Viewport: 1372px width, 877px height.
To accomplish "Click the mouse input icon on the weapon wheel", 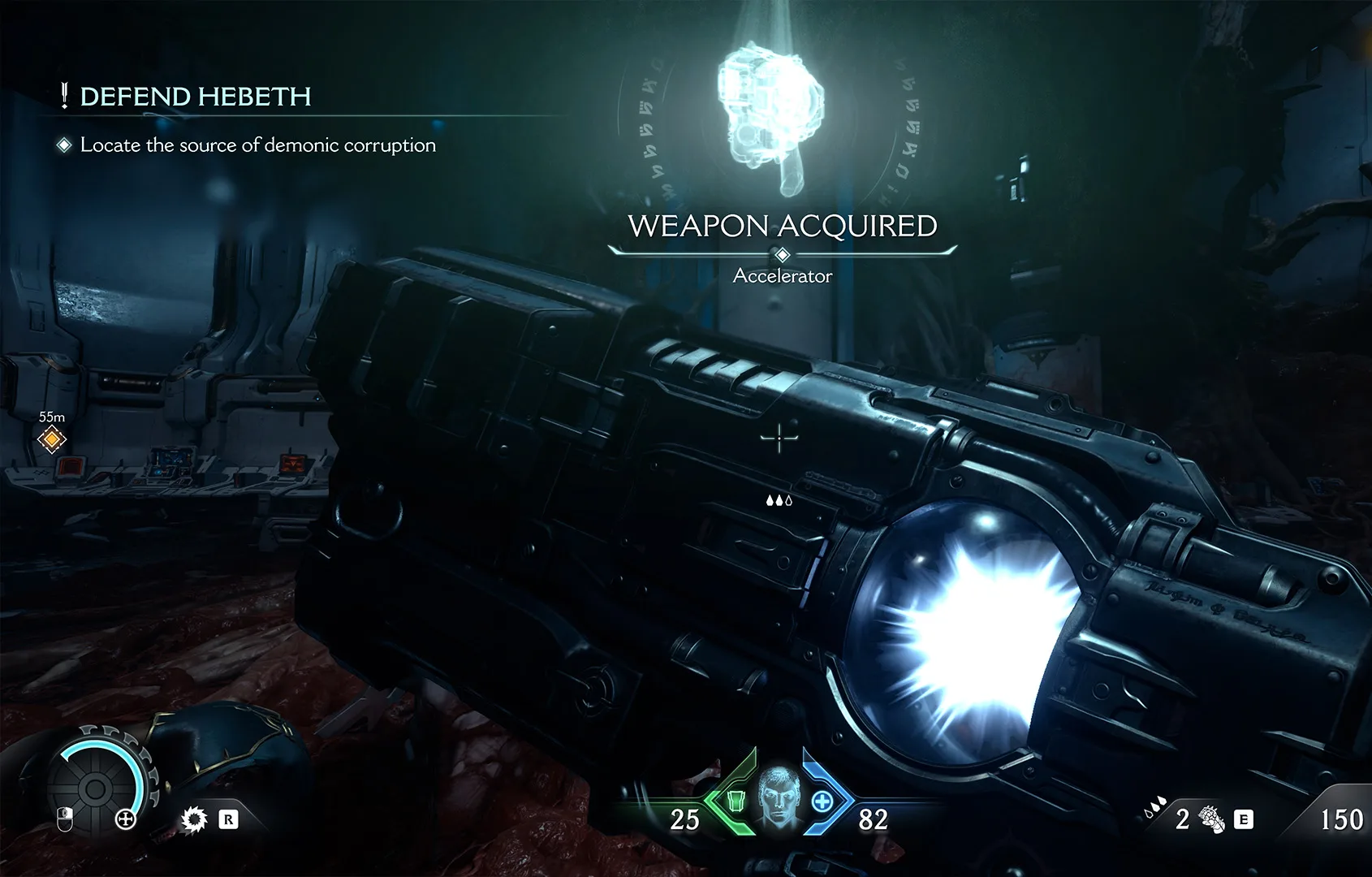I will [65, 820].
